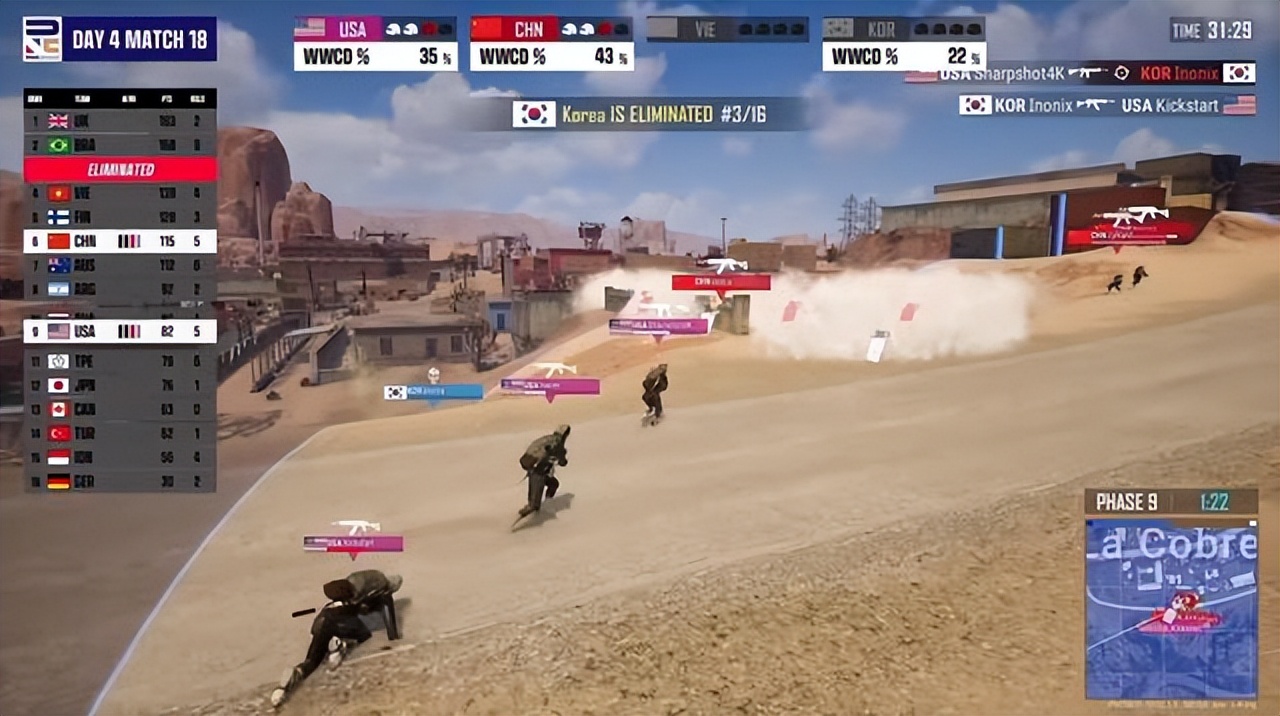The image size is (1280, 716).
Task: Select the CHN row in the leaderboard
Action: pyautogui.click(x=120, y=241)
